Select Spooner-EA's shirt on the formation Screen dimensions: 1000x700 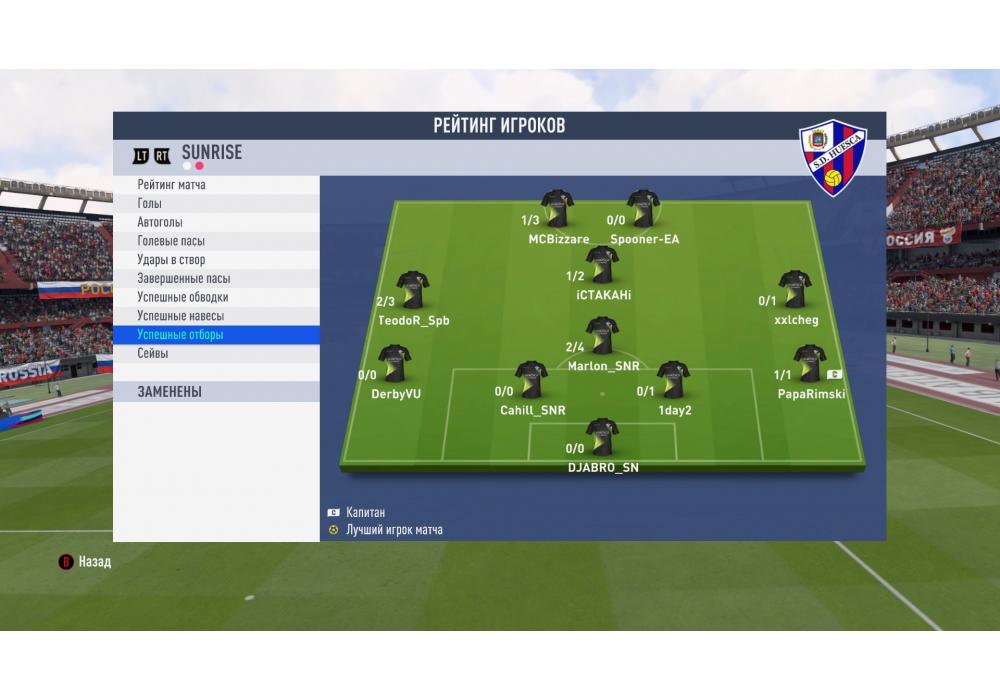pyautogui.click(x=643, y=209)
